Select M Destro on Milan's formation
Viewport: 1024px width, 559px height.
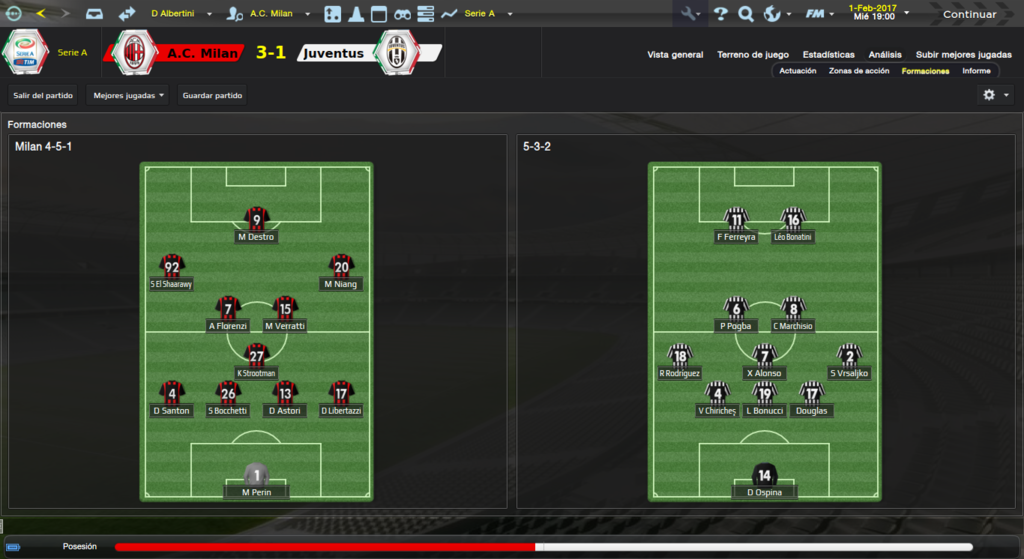pos(257,224)
